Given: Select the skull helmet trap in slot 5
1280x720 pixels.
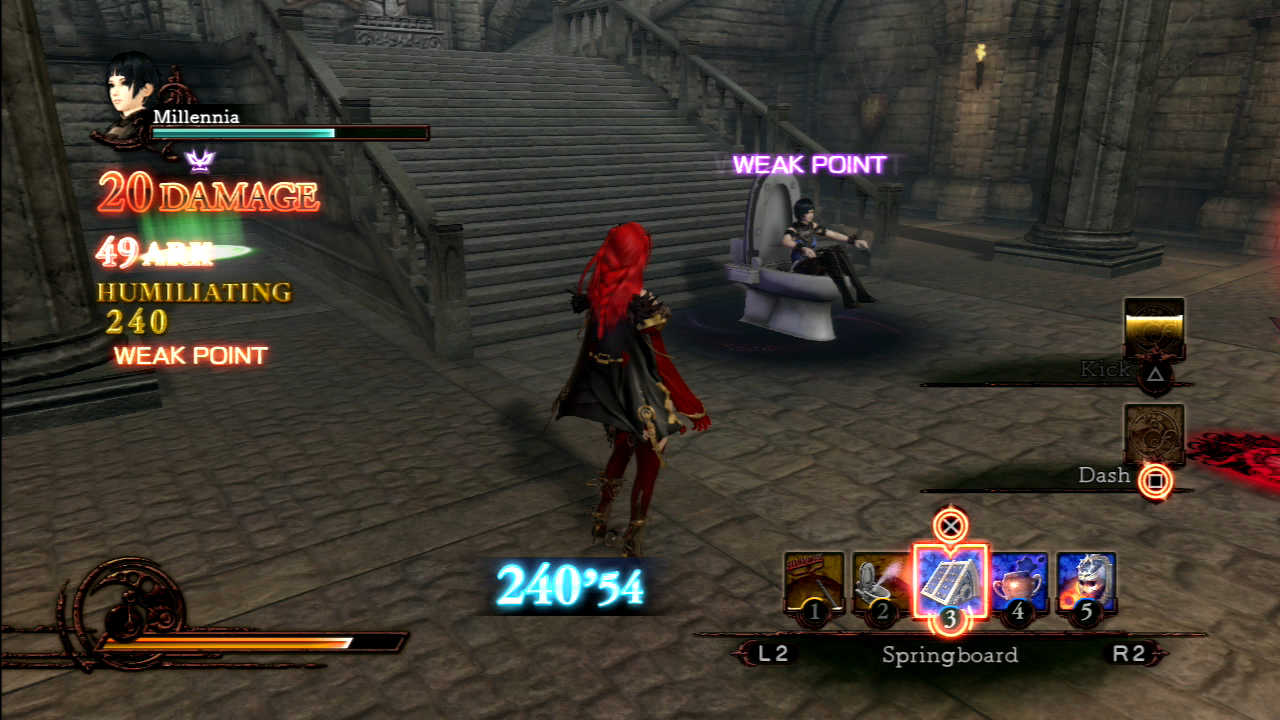Looking at the screenshot, I should tap(1086, 582).
